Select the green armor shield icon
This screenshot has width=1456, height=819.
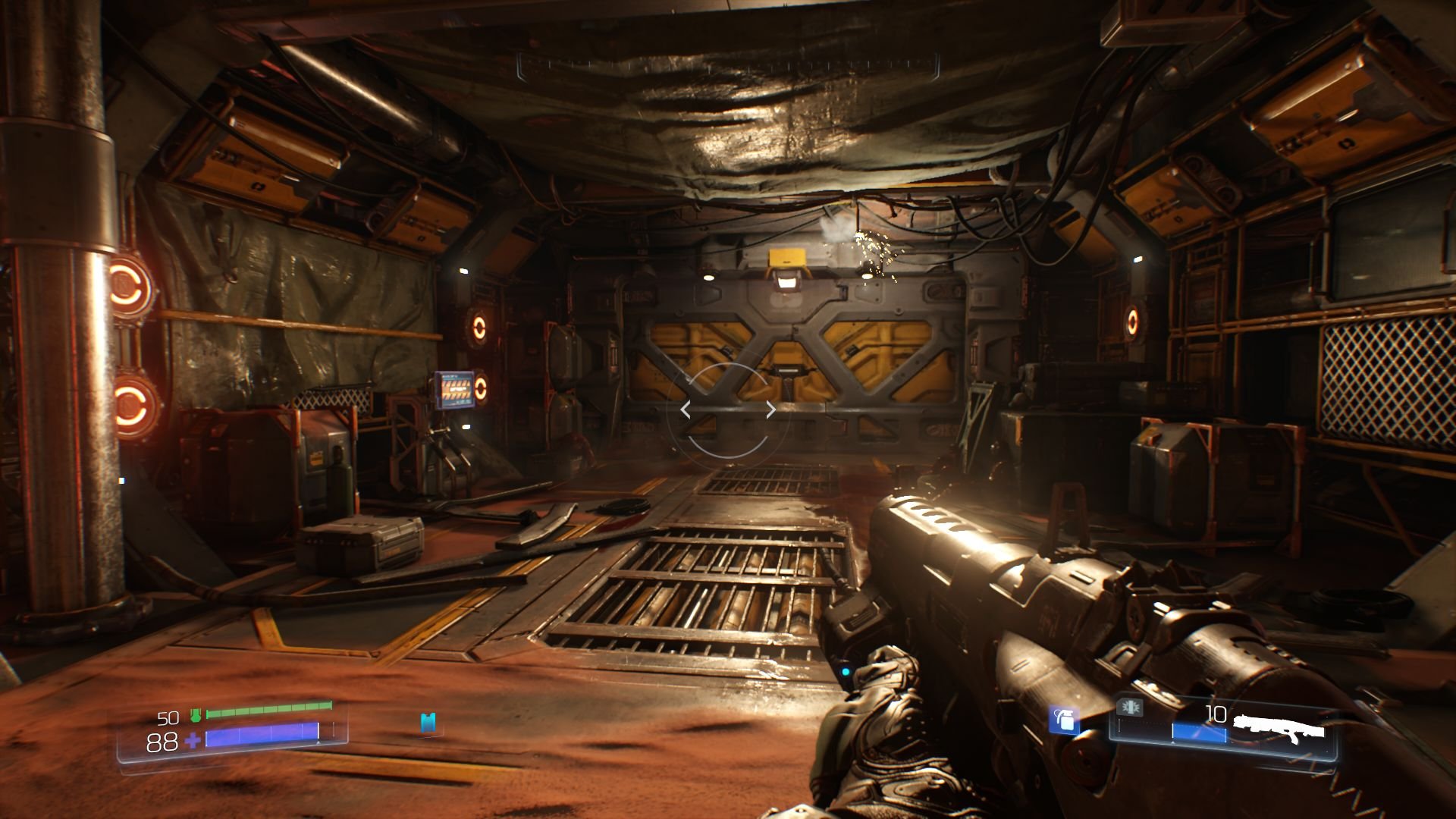coord(196,714)
